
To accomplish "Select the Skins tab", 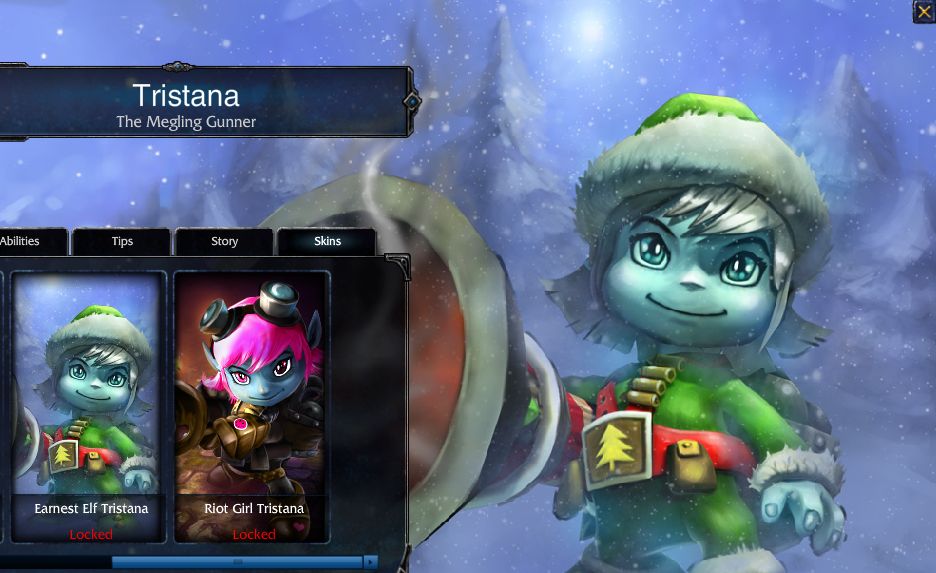I will pos(327,242).
